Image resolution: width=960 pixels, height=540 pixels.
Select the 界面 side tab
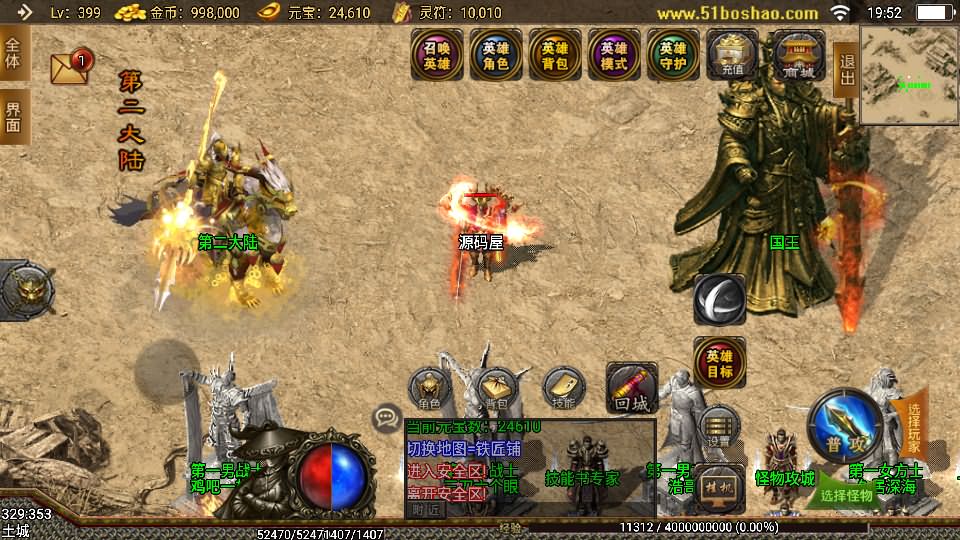[14, 117]
